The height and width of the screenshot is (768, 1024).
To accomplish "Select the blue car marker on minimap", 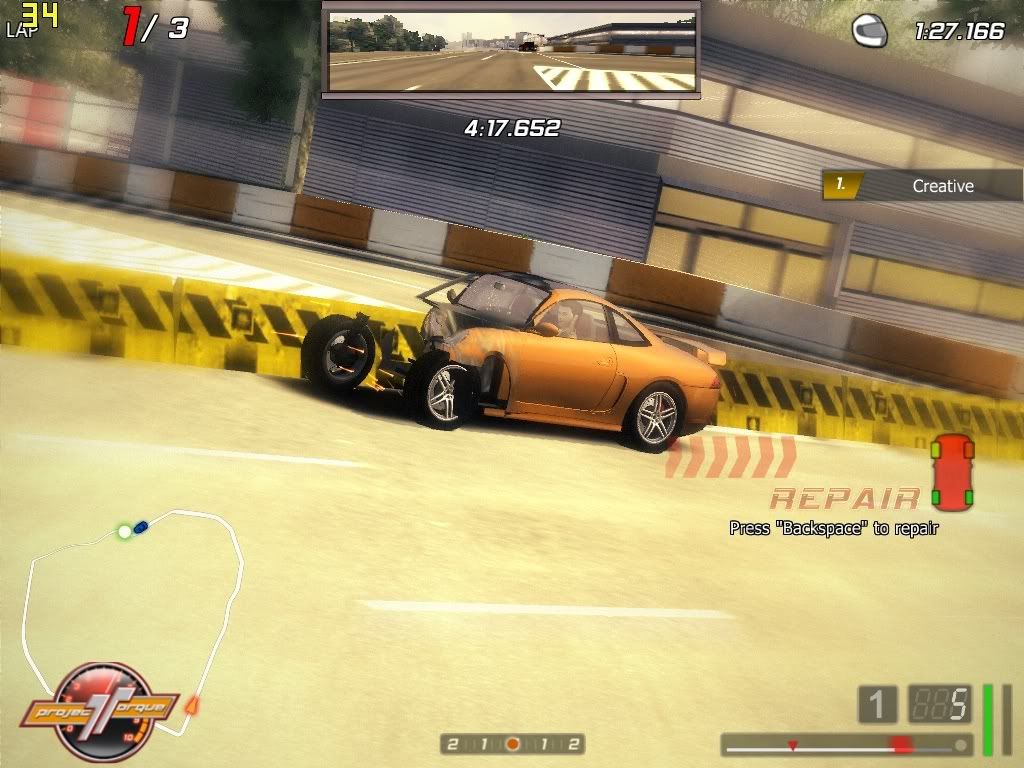I will coord(141,525).
